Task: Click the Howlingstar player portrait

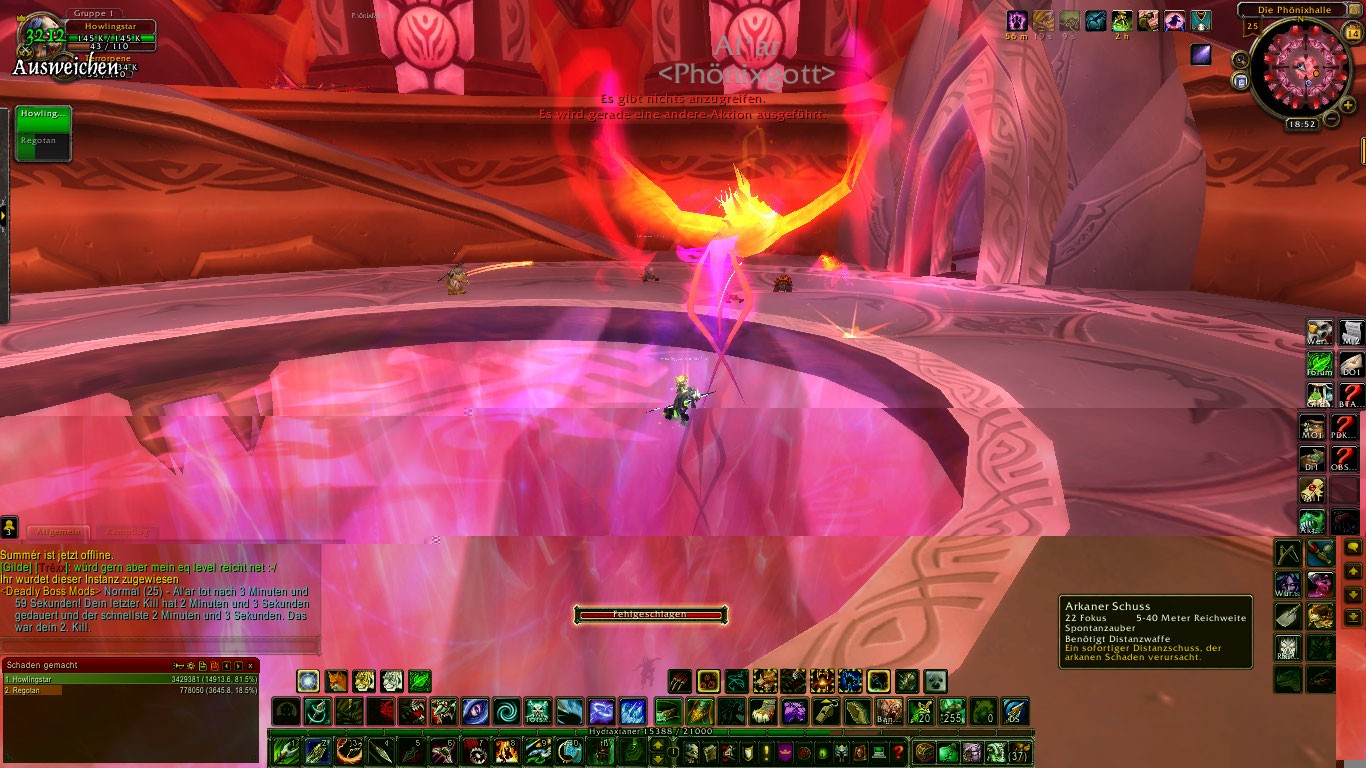Action: (x=42, y=38)
